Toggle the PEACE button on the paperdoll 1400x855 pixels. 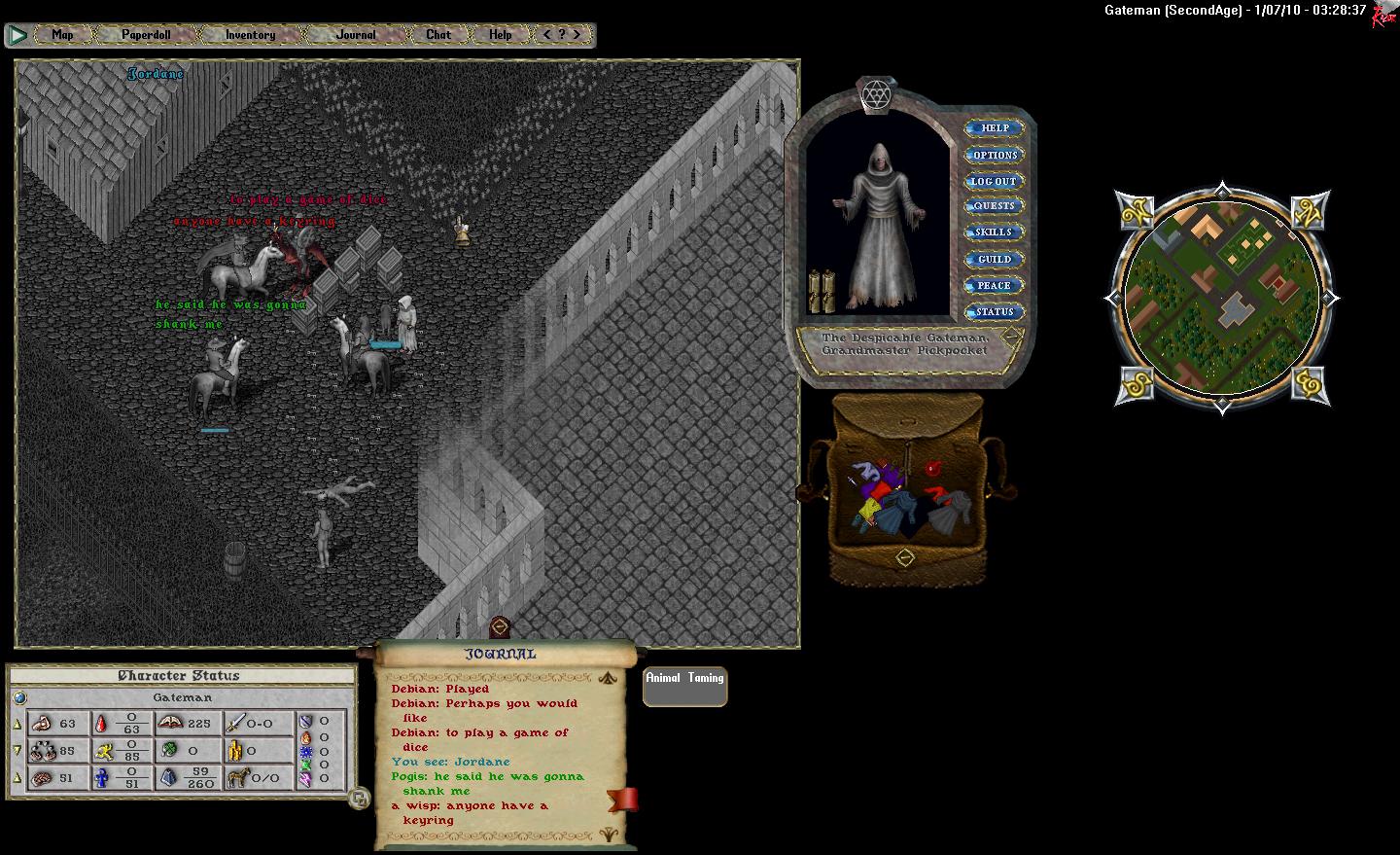[x=994, y=286]
